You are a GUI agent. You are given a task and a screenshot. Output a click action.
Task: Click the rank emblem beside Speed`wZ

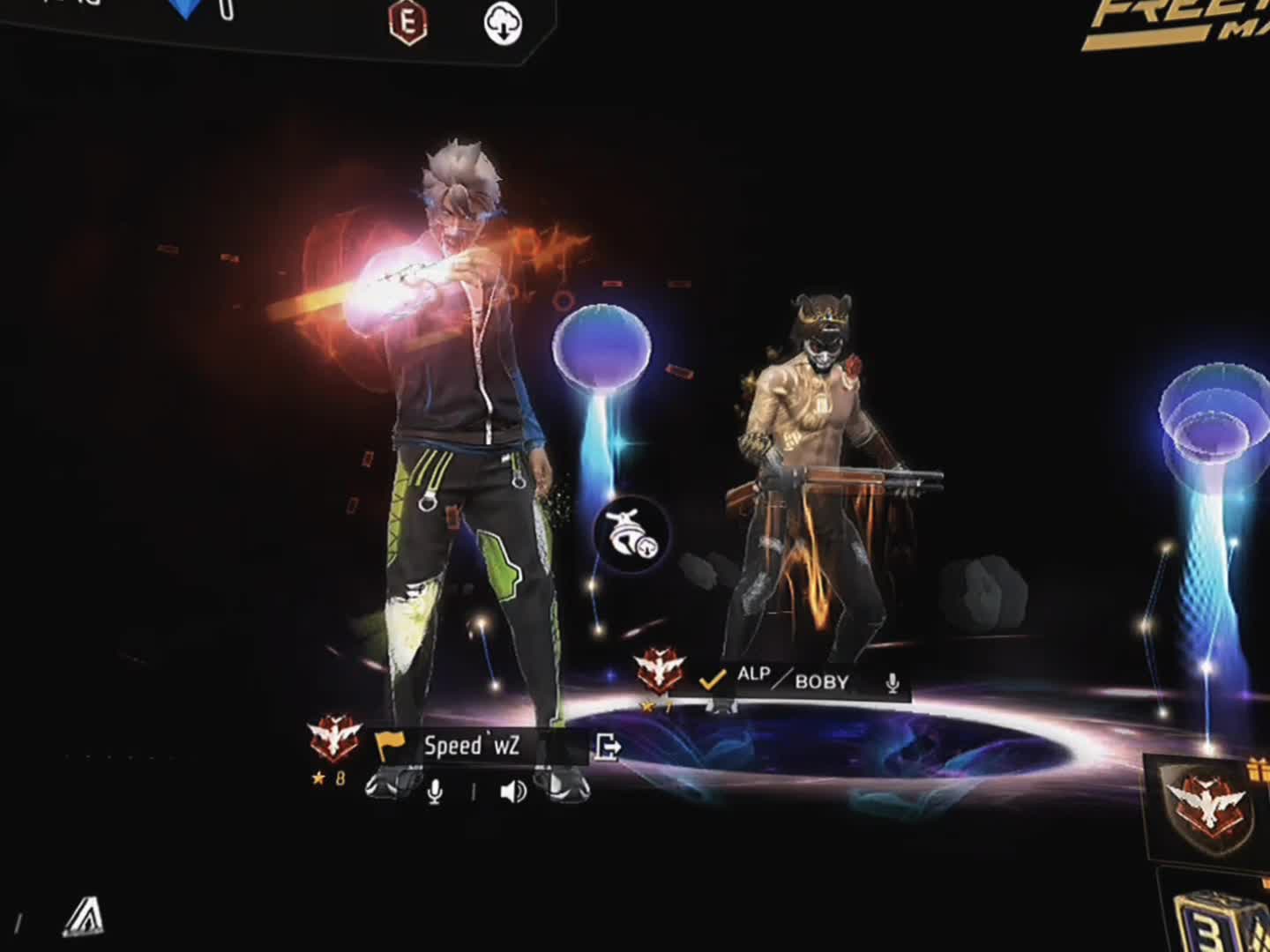334,739
